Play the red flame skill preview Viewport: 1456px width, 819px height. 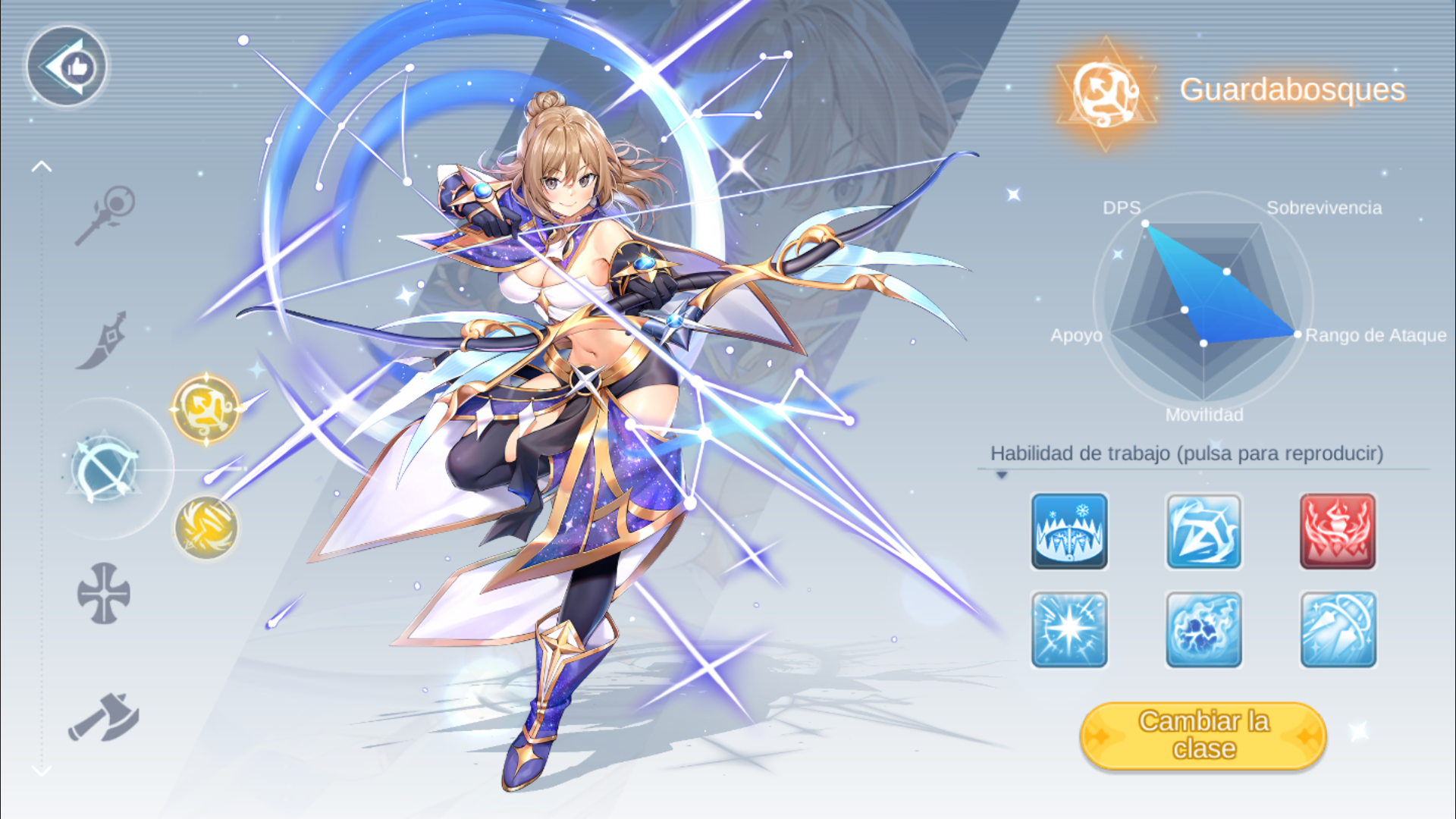[1338, 531]
